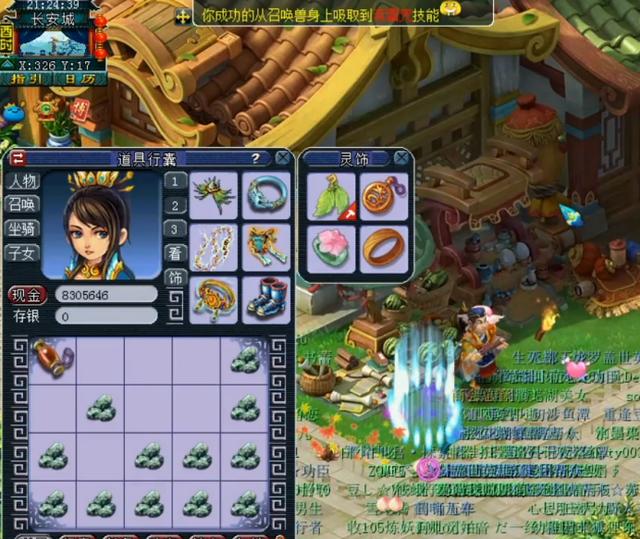Screen dimensions: 640x539
Task: Select the pink lotus accessory slot
Action: [x=328, y=246]
